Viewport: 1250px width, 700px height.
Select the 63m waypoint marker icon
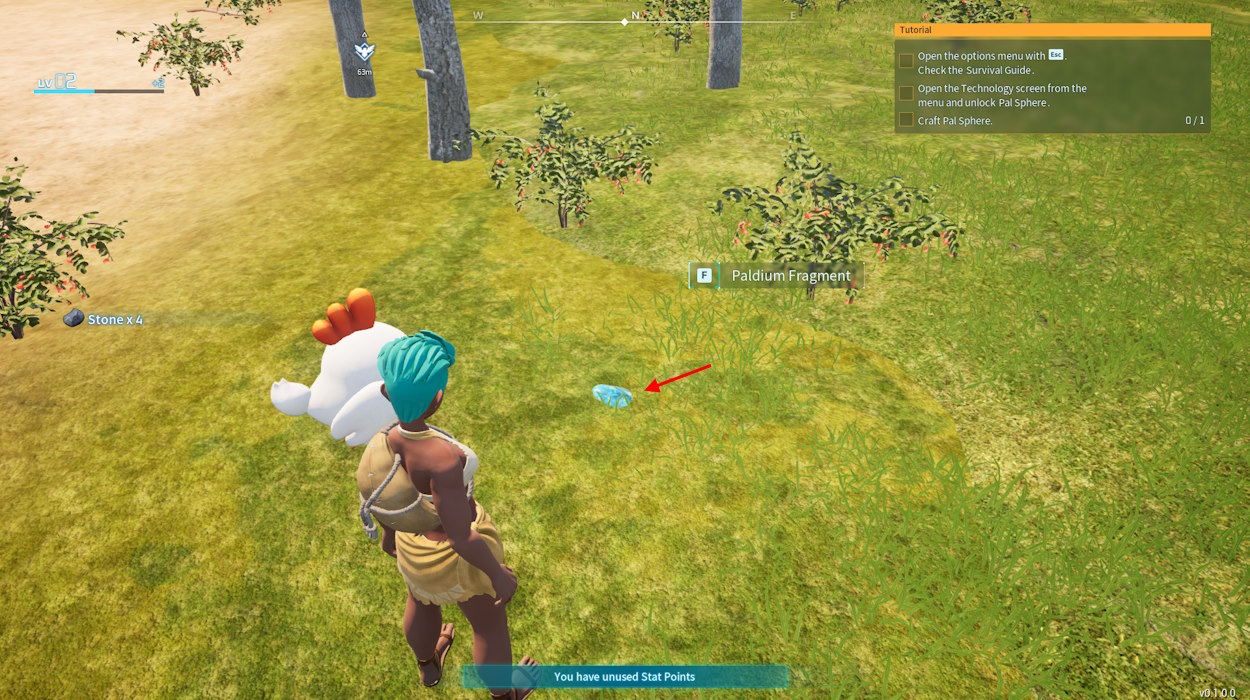[364, 50]
